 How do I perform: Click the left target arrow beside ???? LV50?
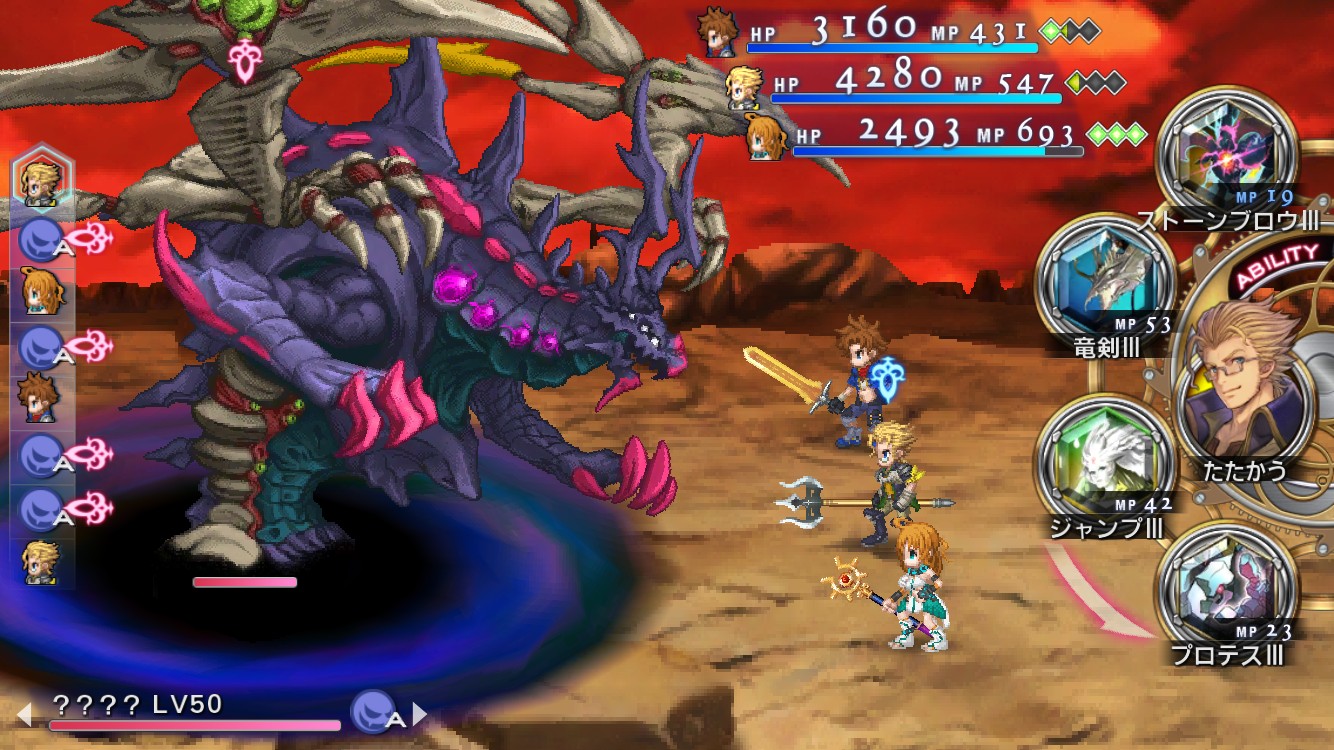[24, 714]
